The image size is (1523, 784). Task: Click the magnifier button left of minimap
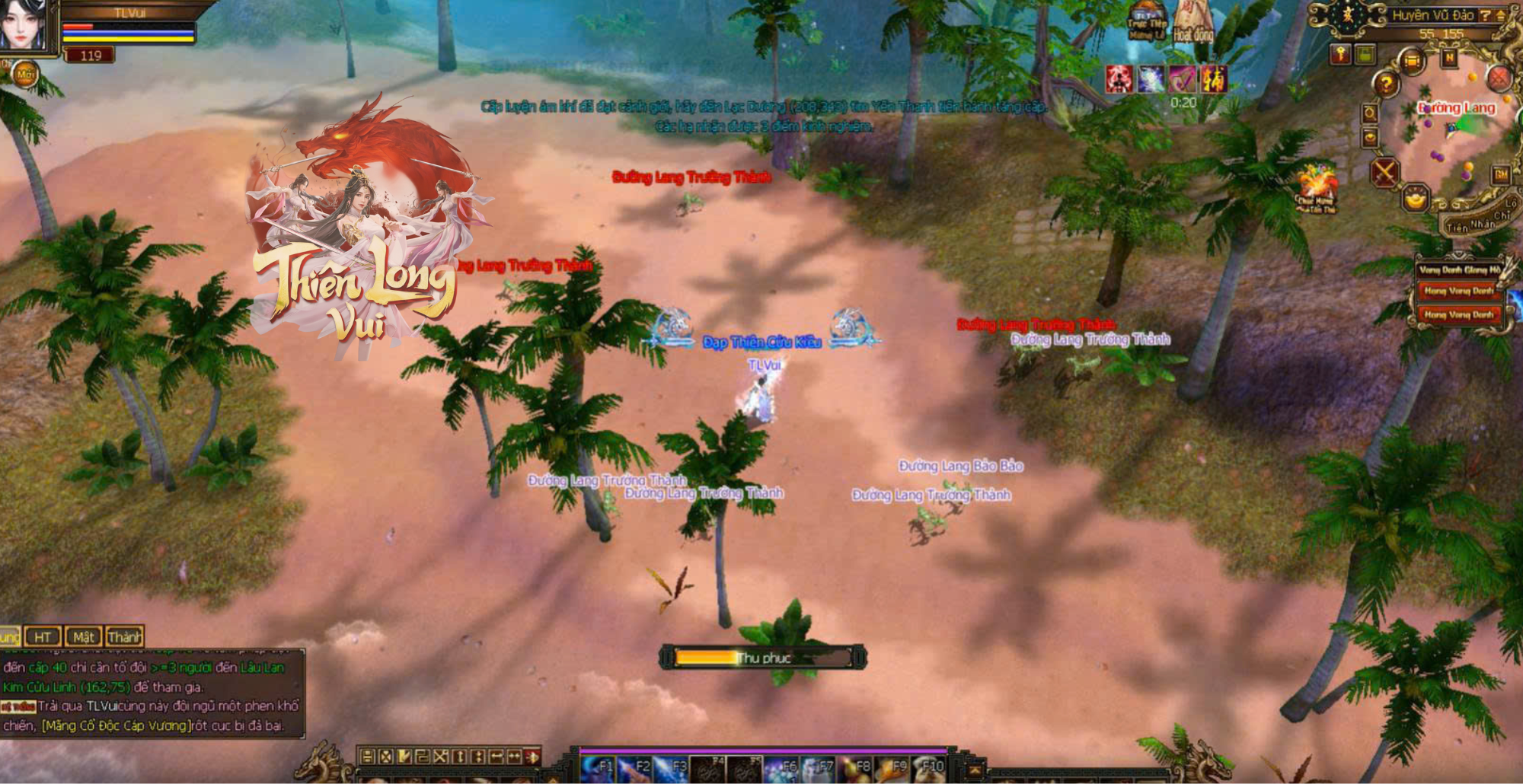(1370, 113)
